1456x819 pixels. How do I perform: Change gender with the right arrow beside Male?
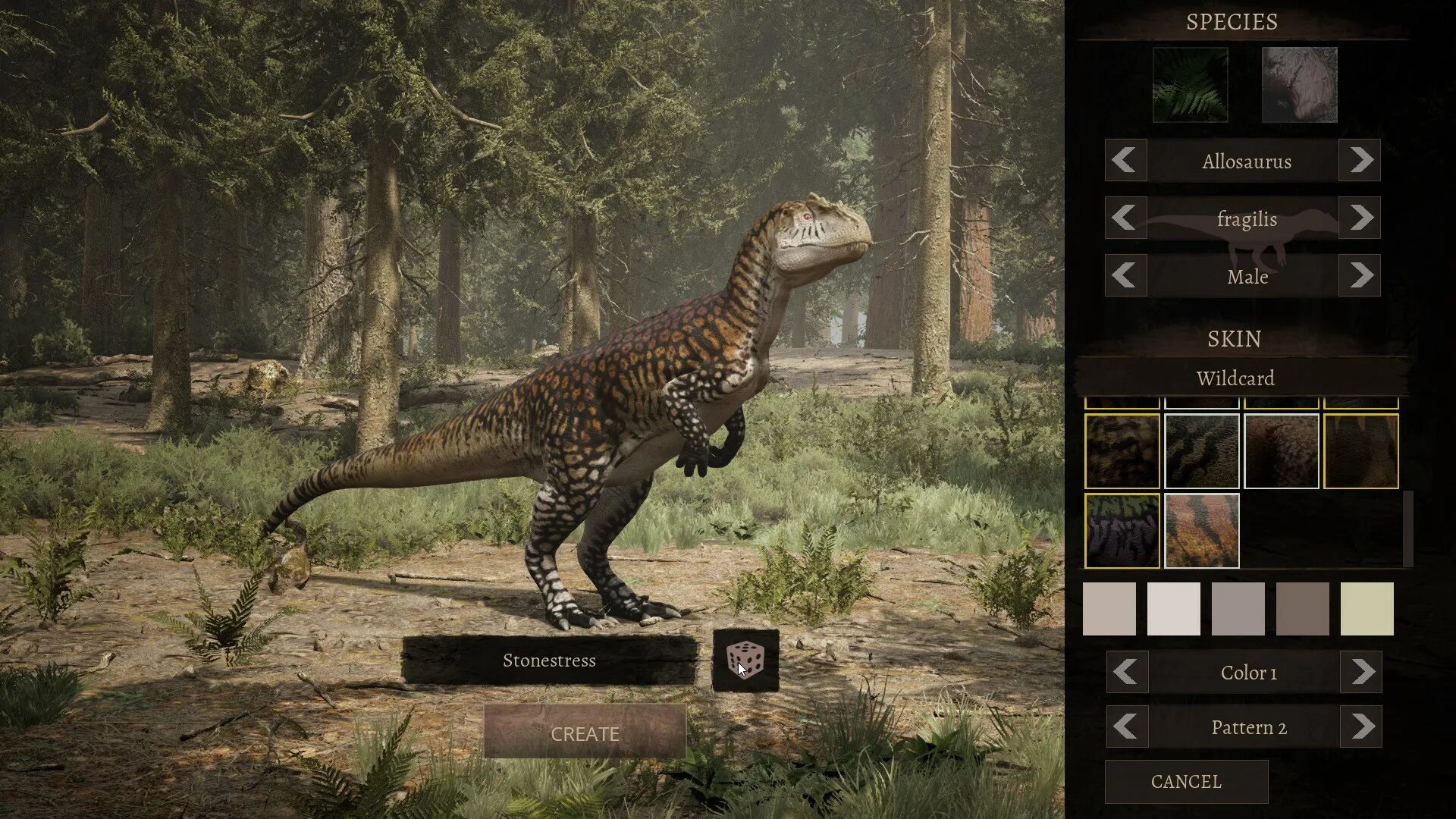[x=1360, y=275]
